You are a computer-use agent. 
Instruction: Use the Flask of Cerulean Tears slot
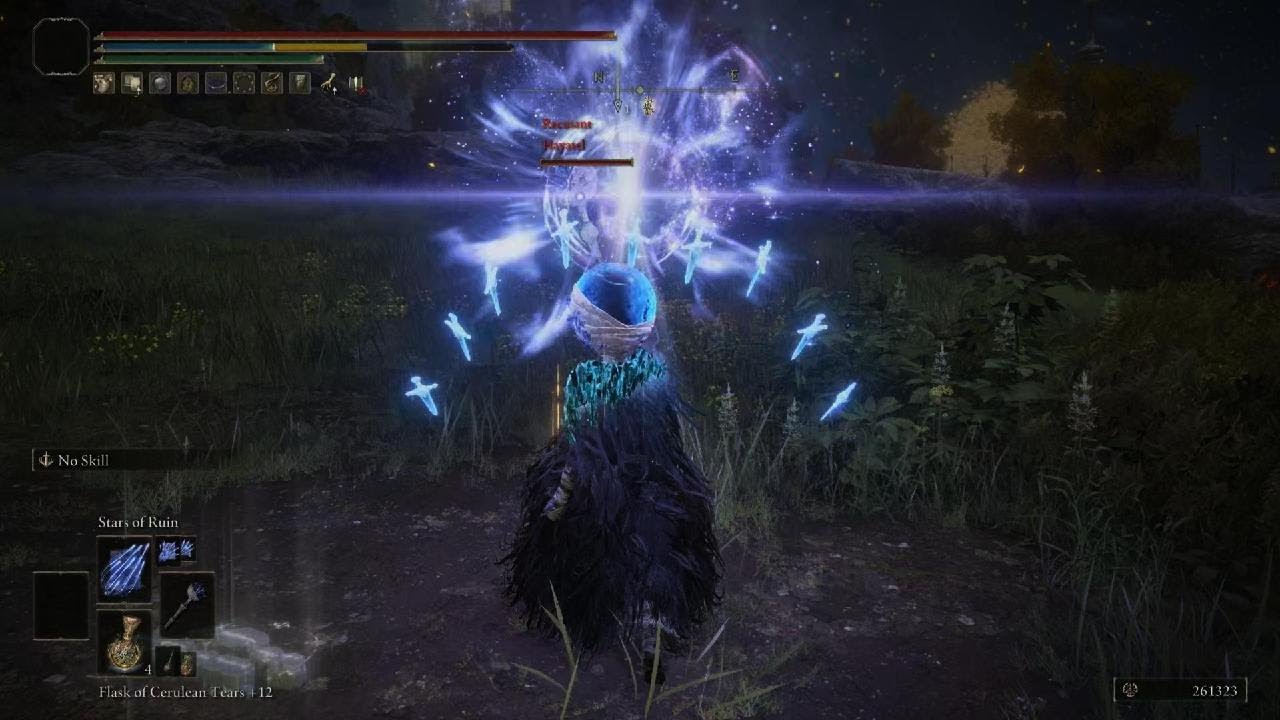pyautogui.click(x=124, y=641)
